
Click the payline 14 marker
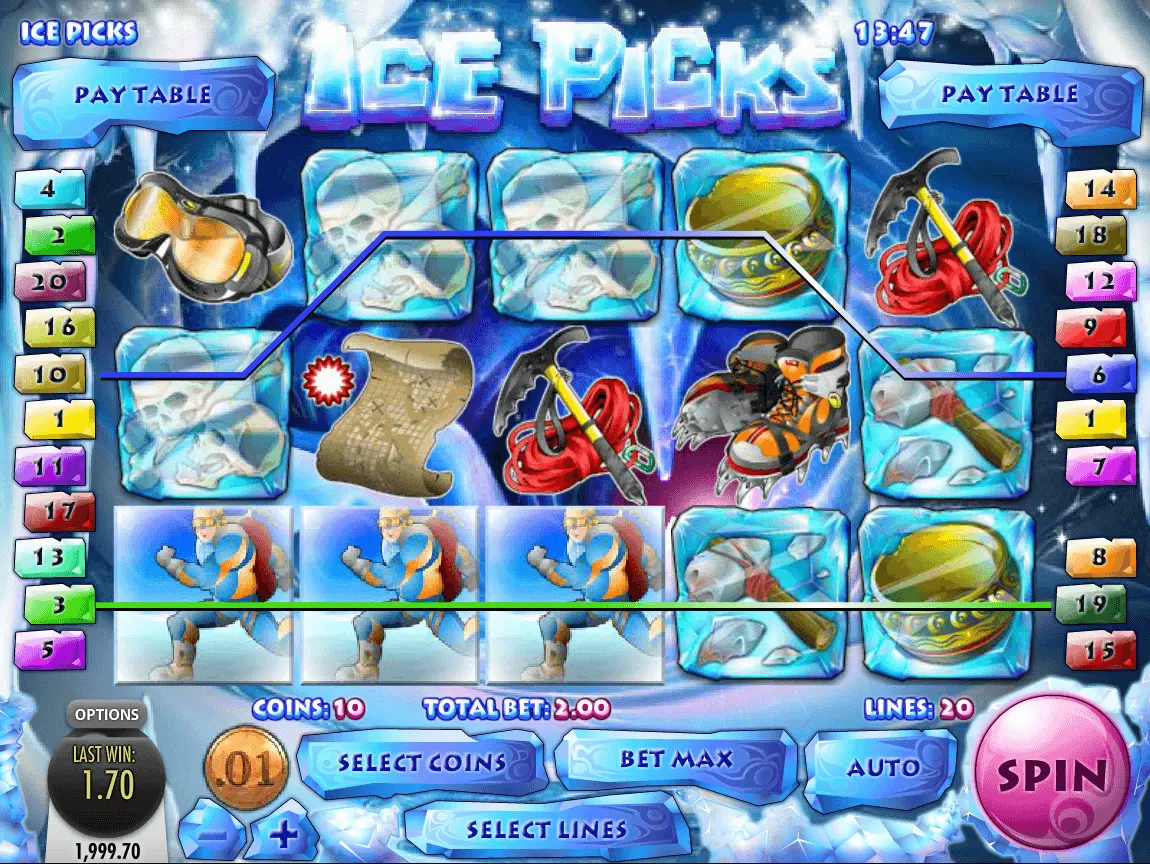(x=1101, y=189)
